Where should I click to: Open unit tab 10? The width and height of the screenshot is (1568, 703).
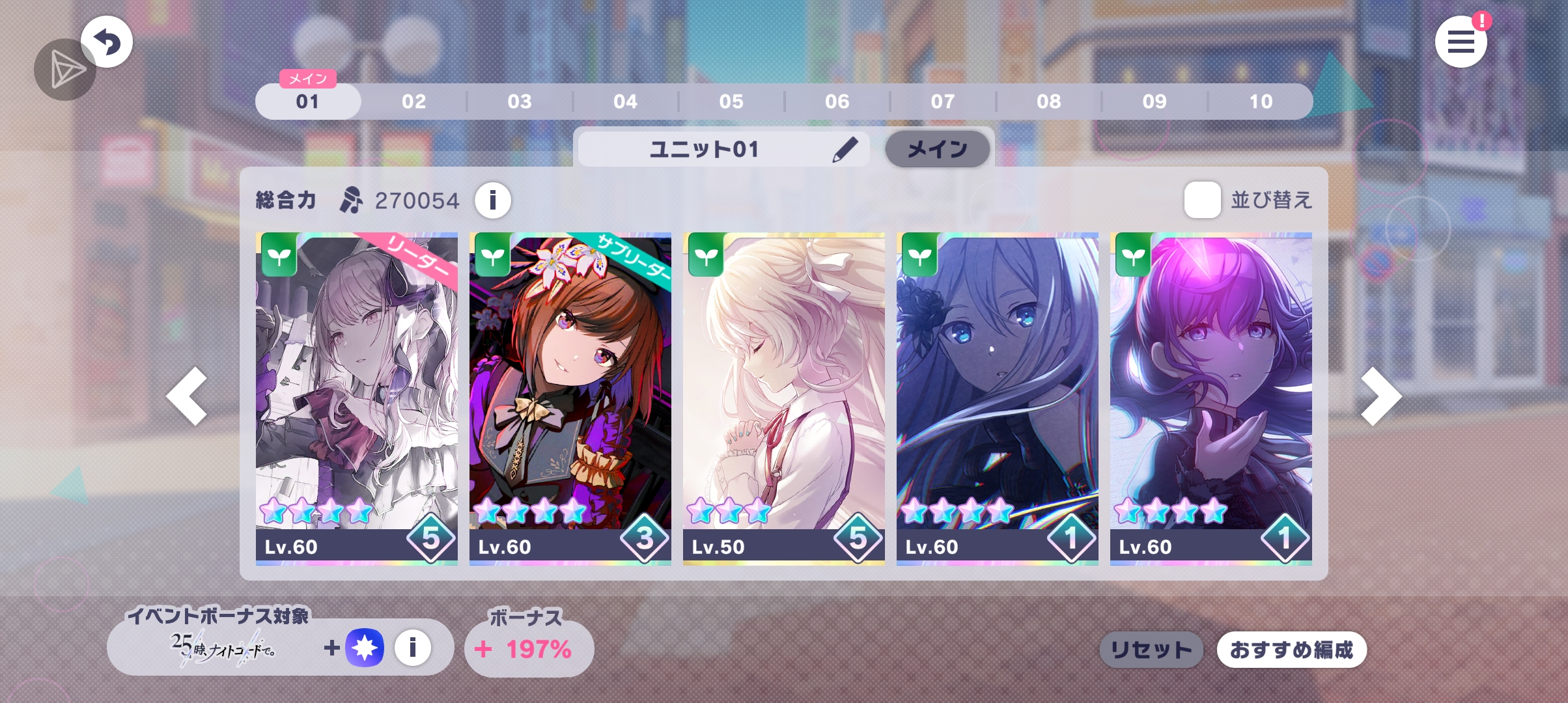coord(1261,102)
